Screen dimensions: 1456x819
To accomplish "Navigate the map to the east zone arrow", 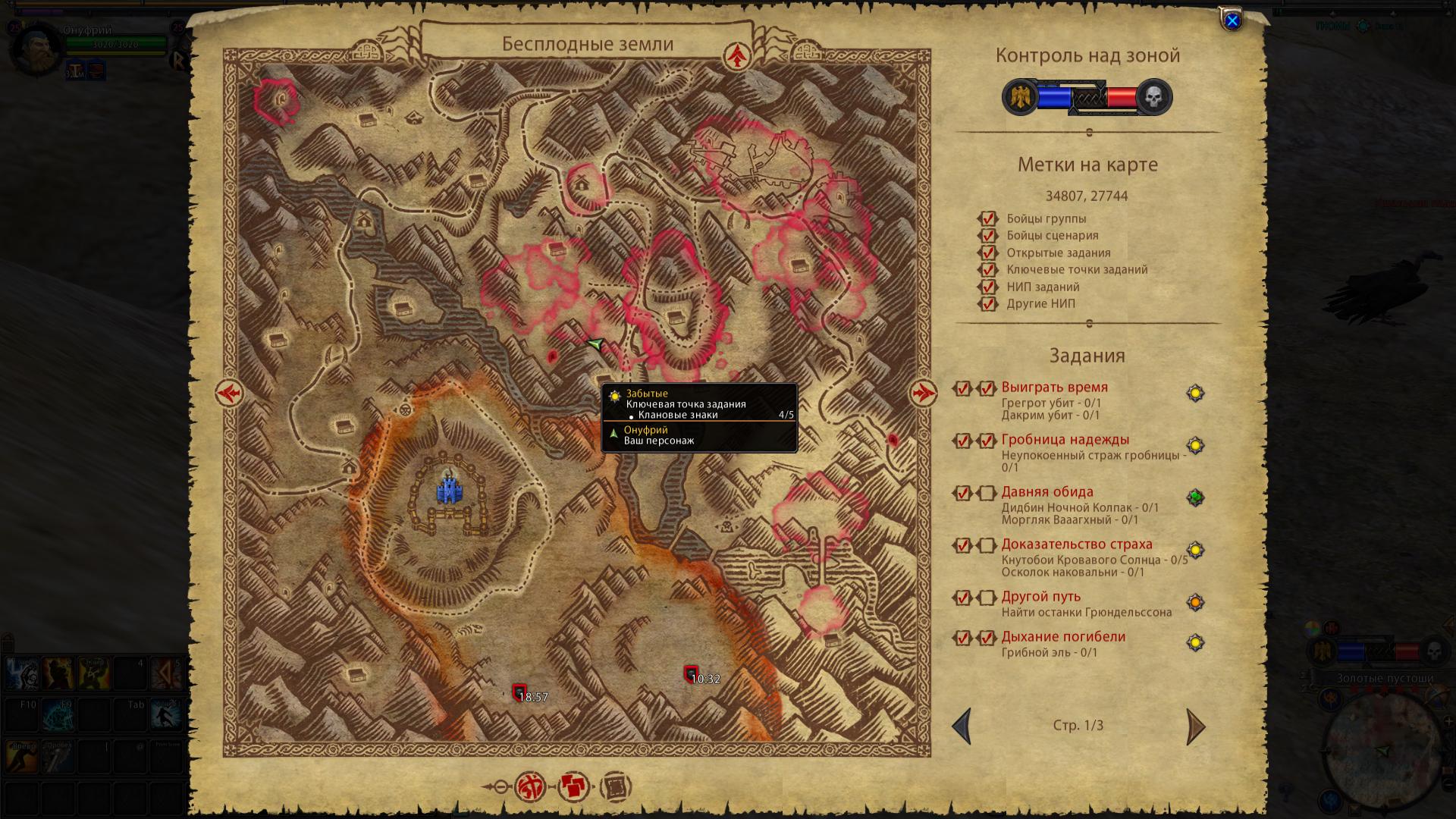I will click(x=923, y=393).
